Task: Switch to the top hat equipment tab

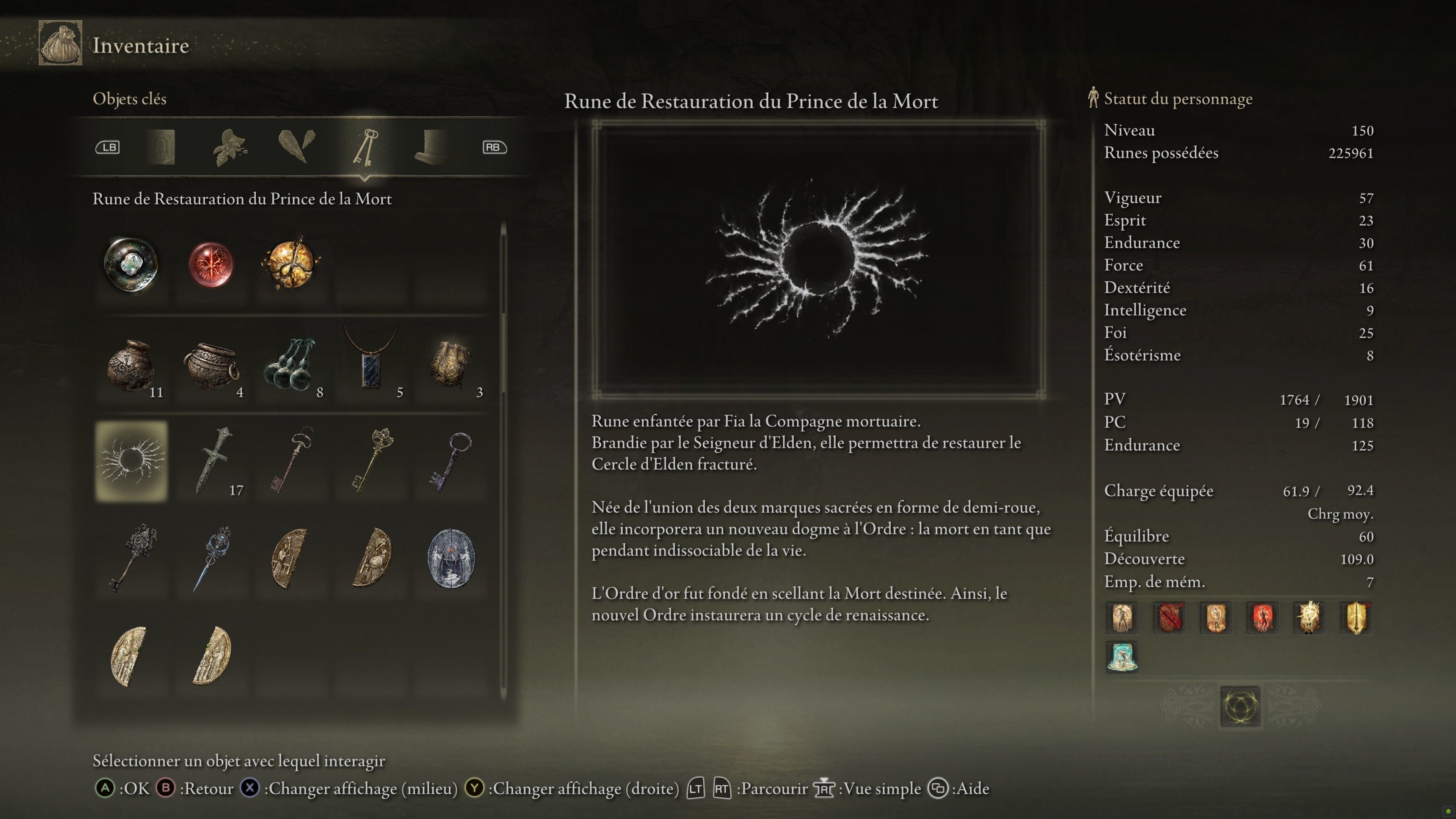Action: click(x=431, y=147)
